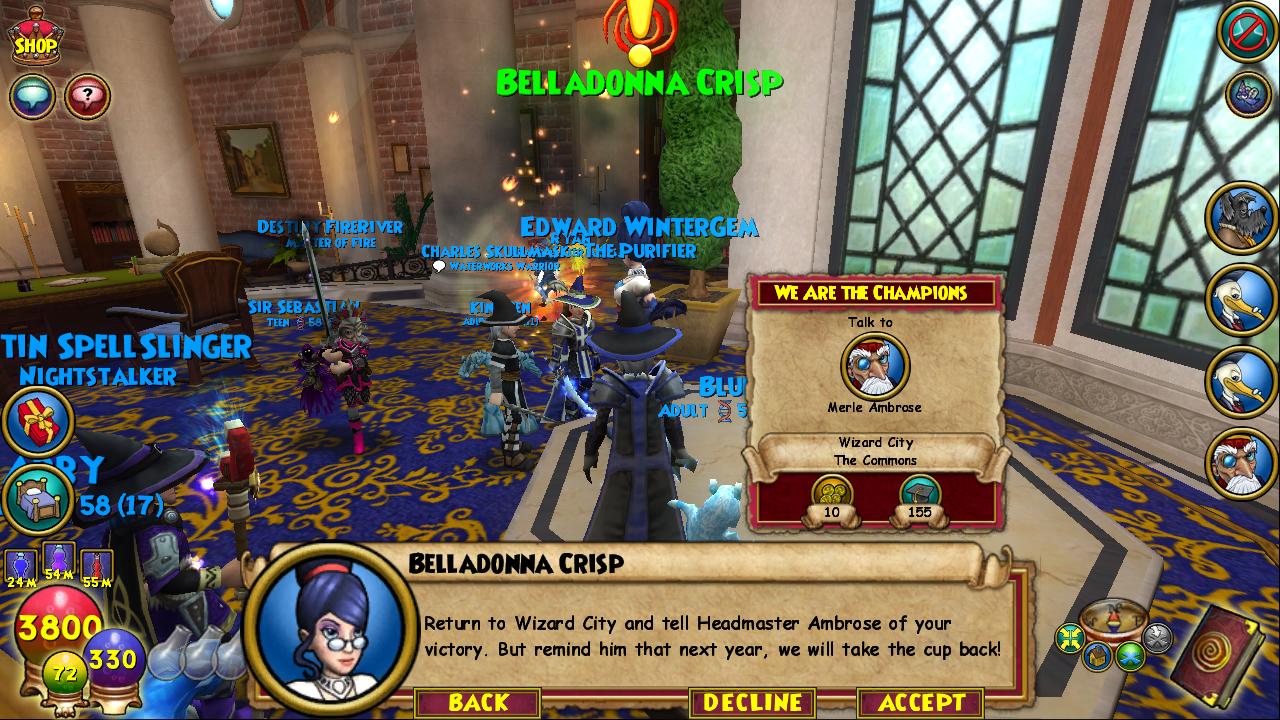
Task: Open the chat speech bubble menu
Action: [x=32, y=97]
